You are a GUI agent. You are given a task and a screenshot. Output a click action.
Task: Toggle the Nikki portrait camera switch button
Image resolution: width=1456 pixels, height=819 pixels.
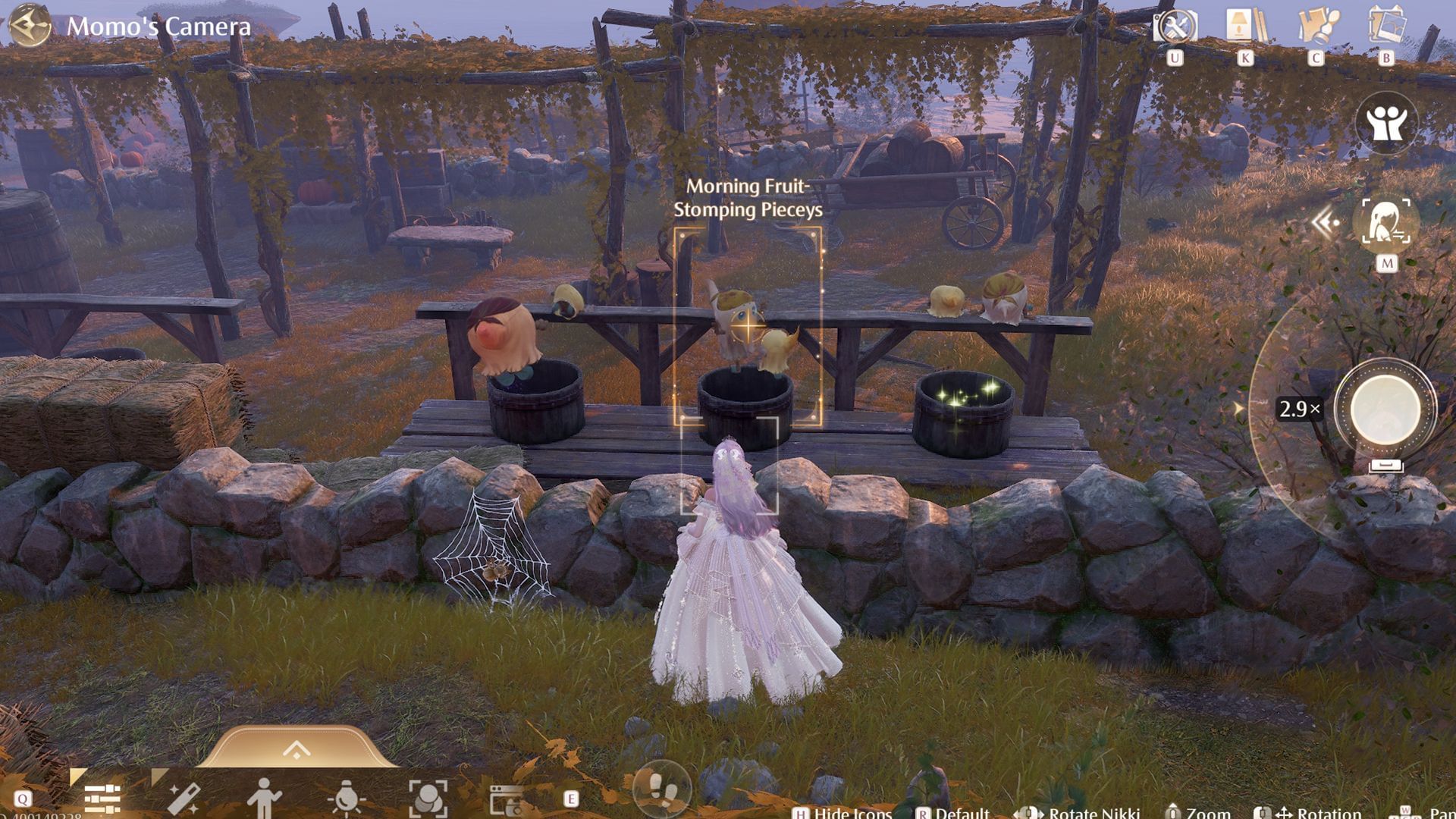coord(1386,222)
